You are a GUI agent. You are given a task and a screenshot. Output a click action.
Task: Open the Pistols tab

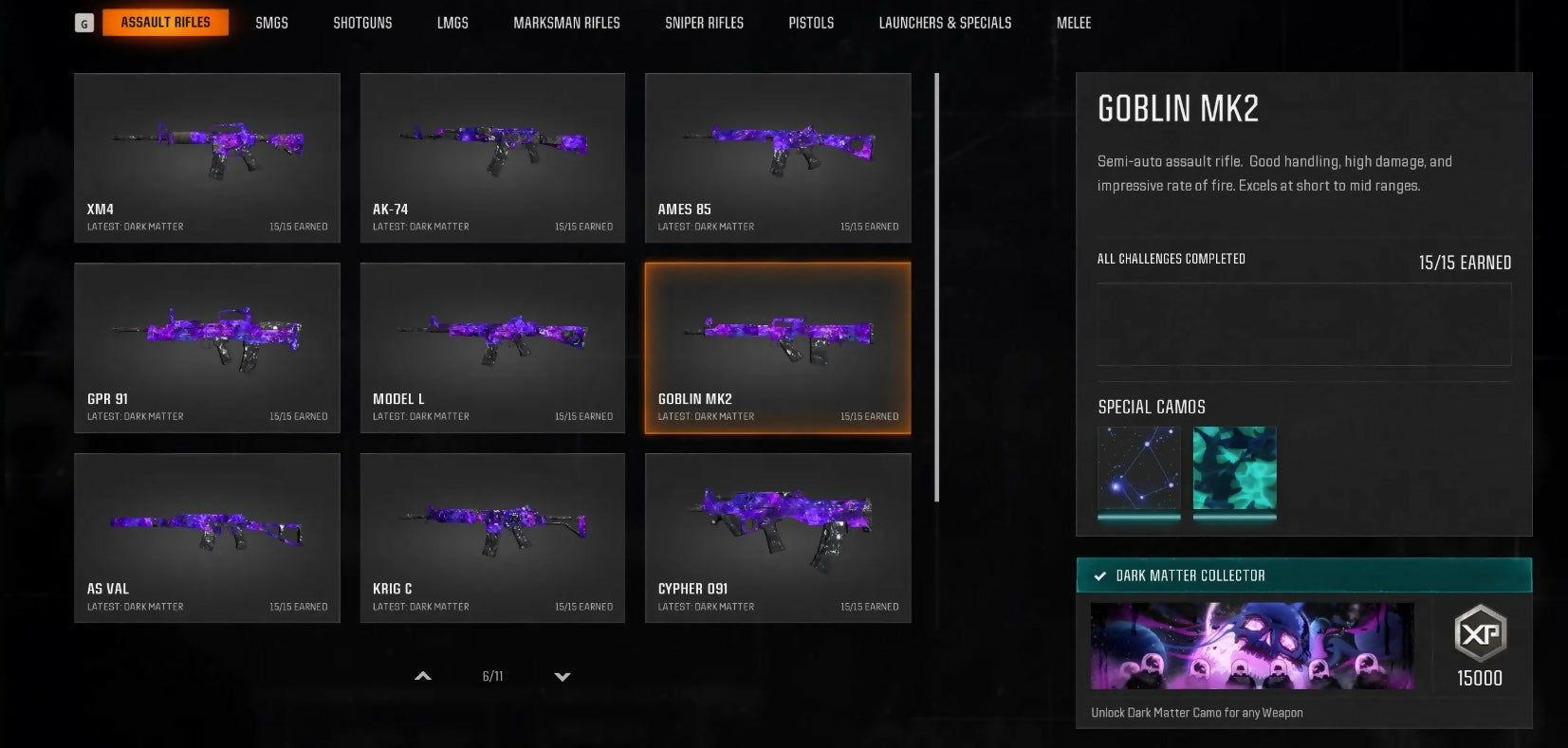(811, 23)
